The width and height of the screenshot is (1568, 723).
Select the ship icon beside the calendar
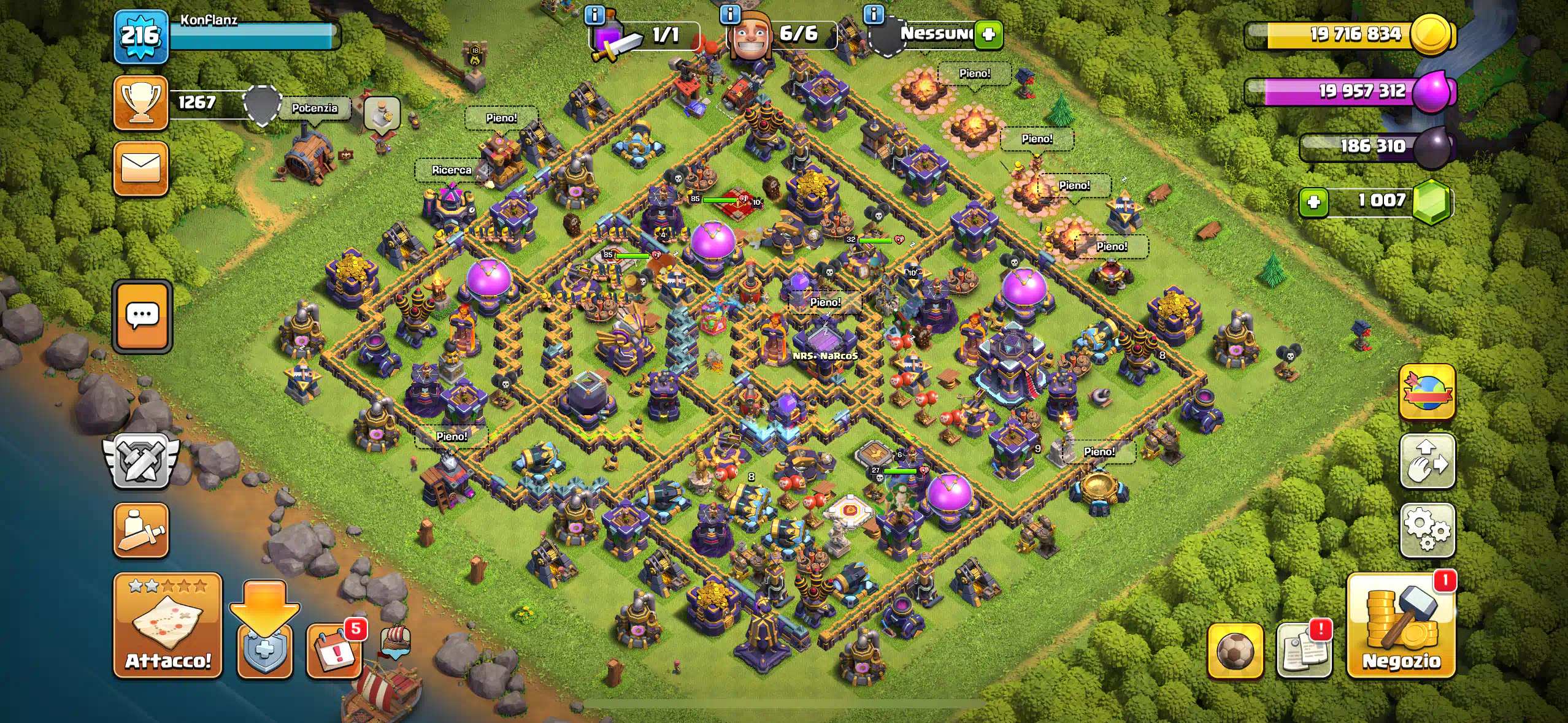click(x=395, y=642)
